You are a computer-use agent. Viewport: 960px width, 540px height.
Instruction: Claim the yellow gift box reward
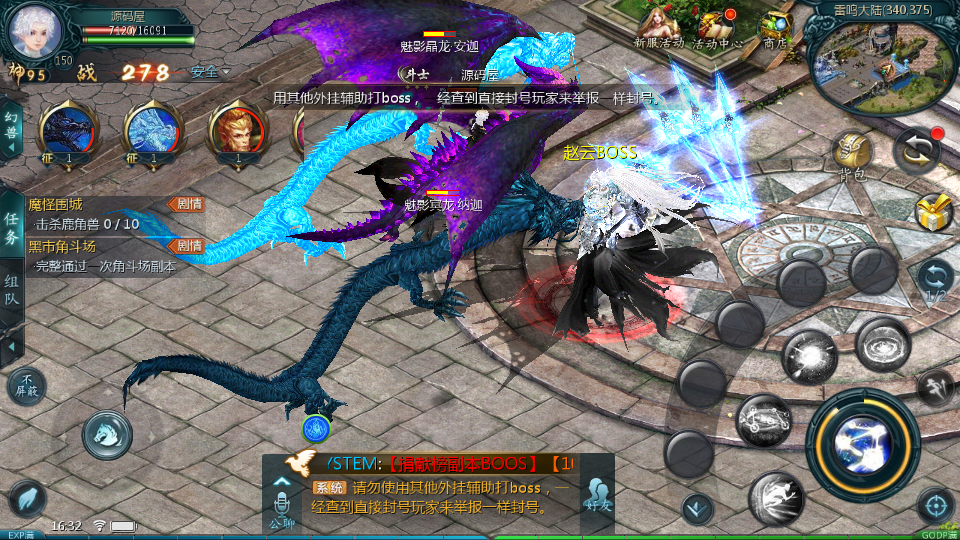pyautogui.click(x=934, y=211)
